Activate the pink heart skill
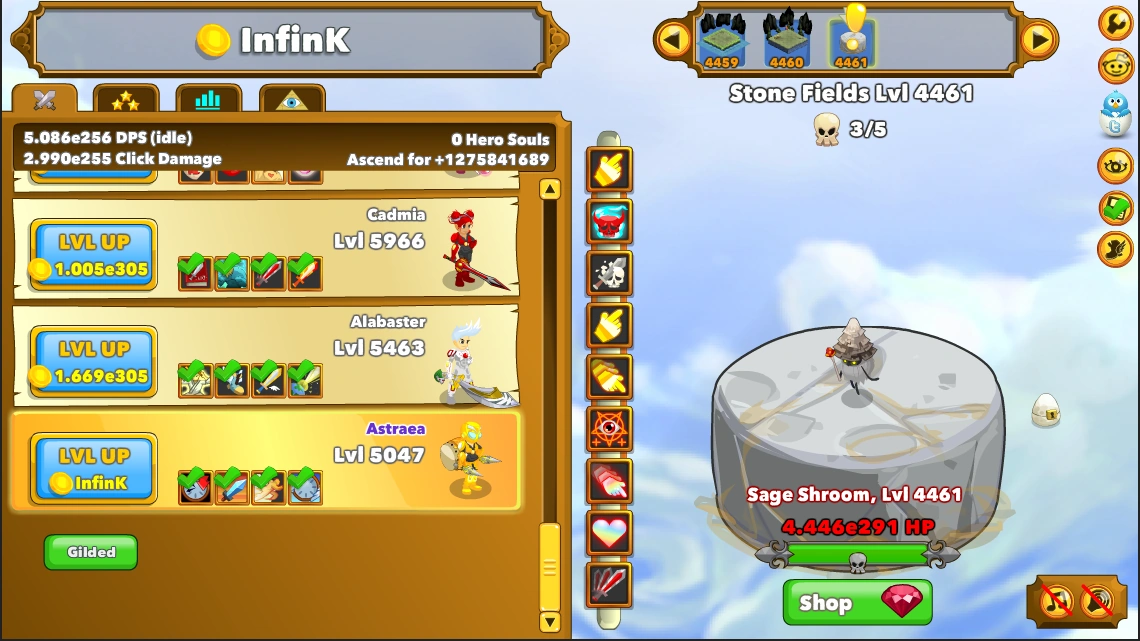The width and height of the screenshot is (1140, 641). [609, 532]
